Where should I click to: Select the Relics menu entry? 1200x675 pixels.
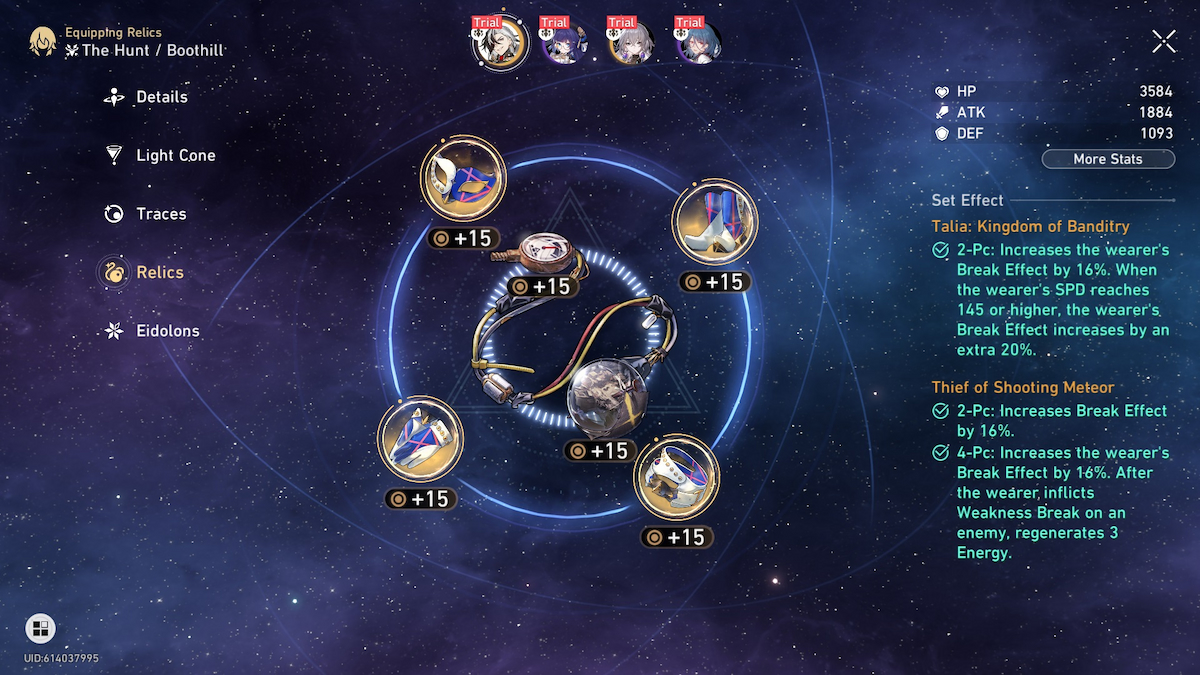coord(158,272)
